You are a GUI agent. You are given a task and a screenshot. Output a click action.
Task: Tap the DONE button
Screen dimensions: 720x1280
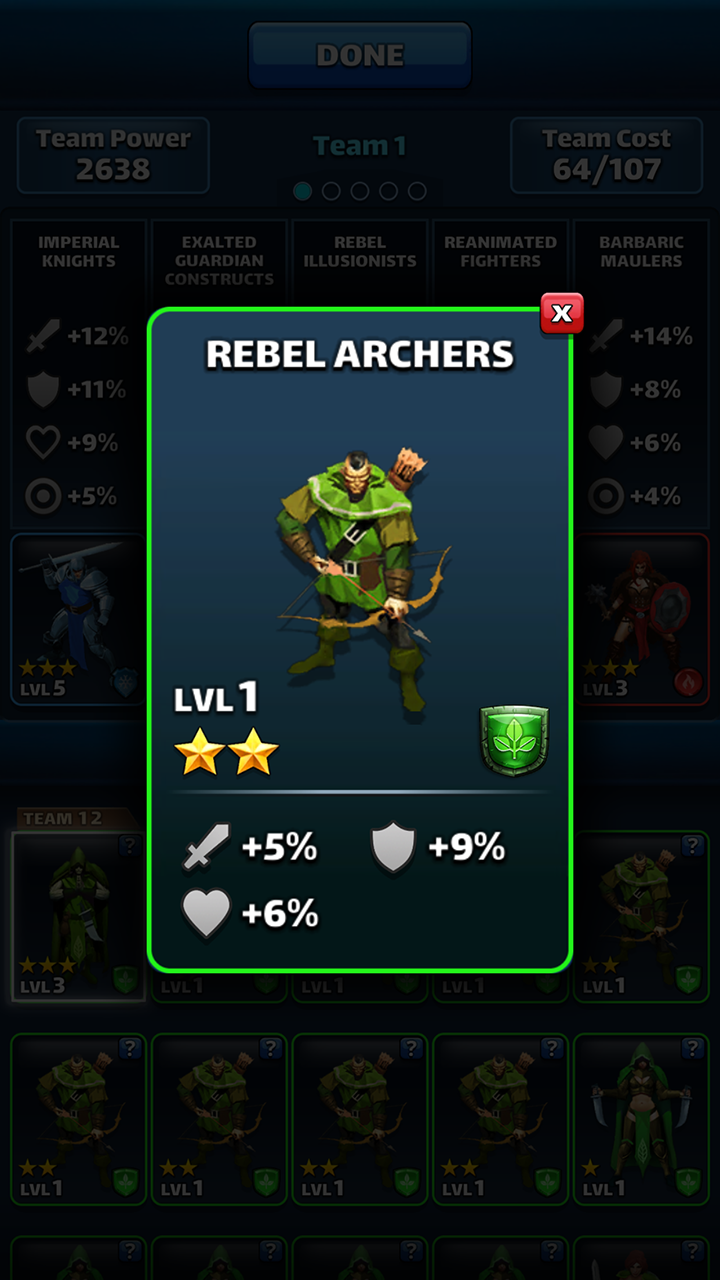point(360,55)
